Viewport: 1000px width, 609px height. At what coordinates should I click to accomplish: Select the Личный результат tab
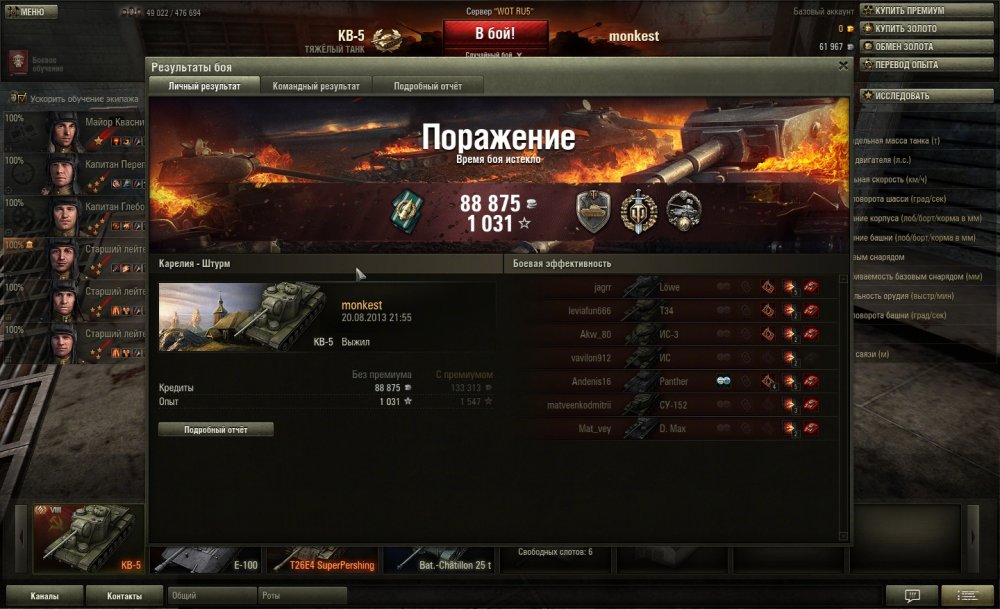point(204,86)
